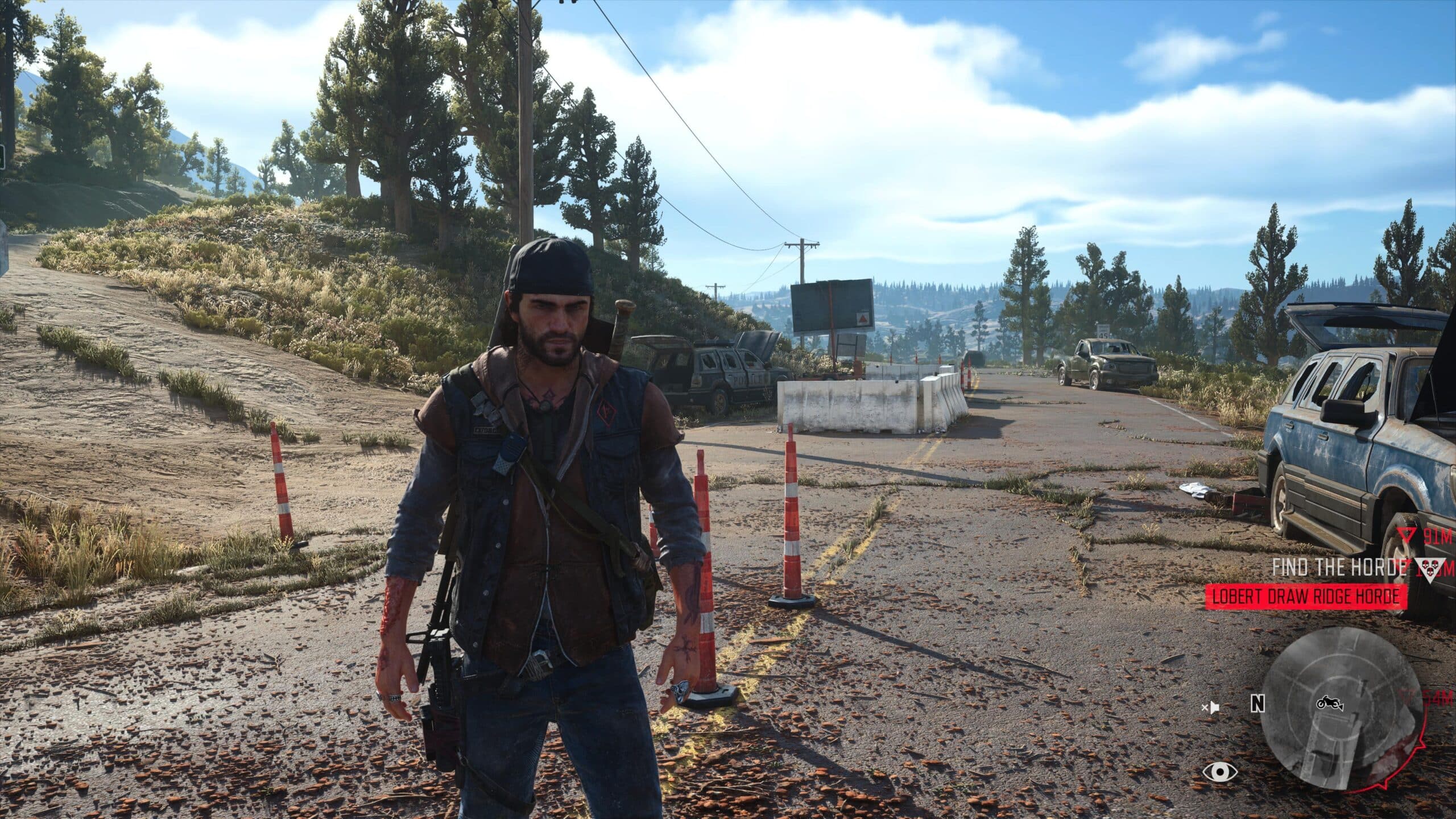Click the N north compass marker
The image size is (1456, 819).
[x=1258, y=704]
